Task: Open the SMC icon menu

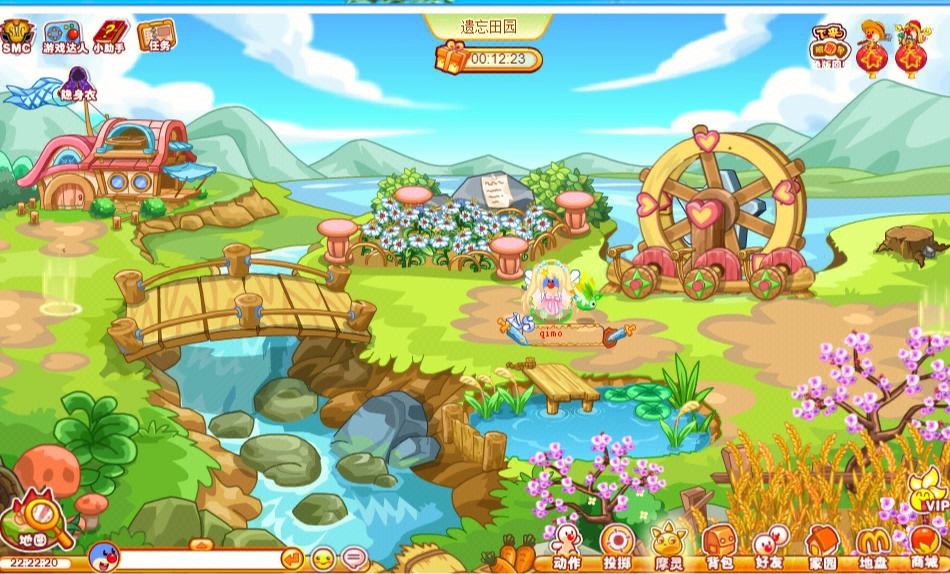Action: coord(15,36)
